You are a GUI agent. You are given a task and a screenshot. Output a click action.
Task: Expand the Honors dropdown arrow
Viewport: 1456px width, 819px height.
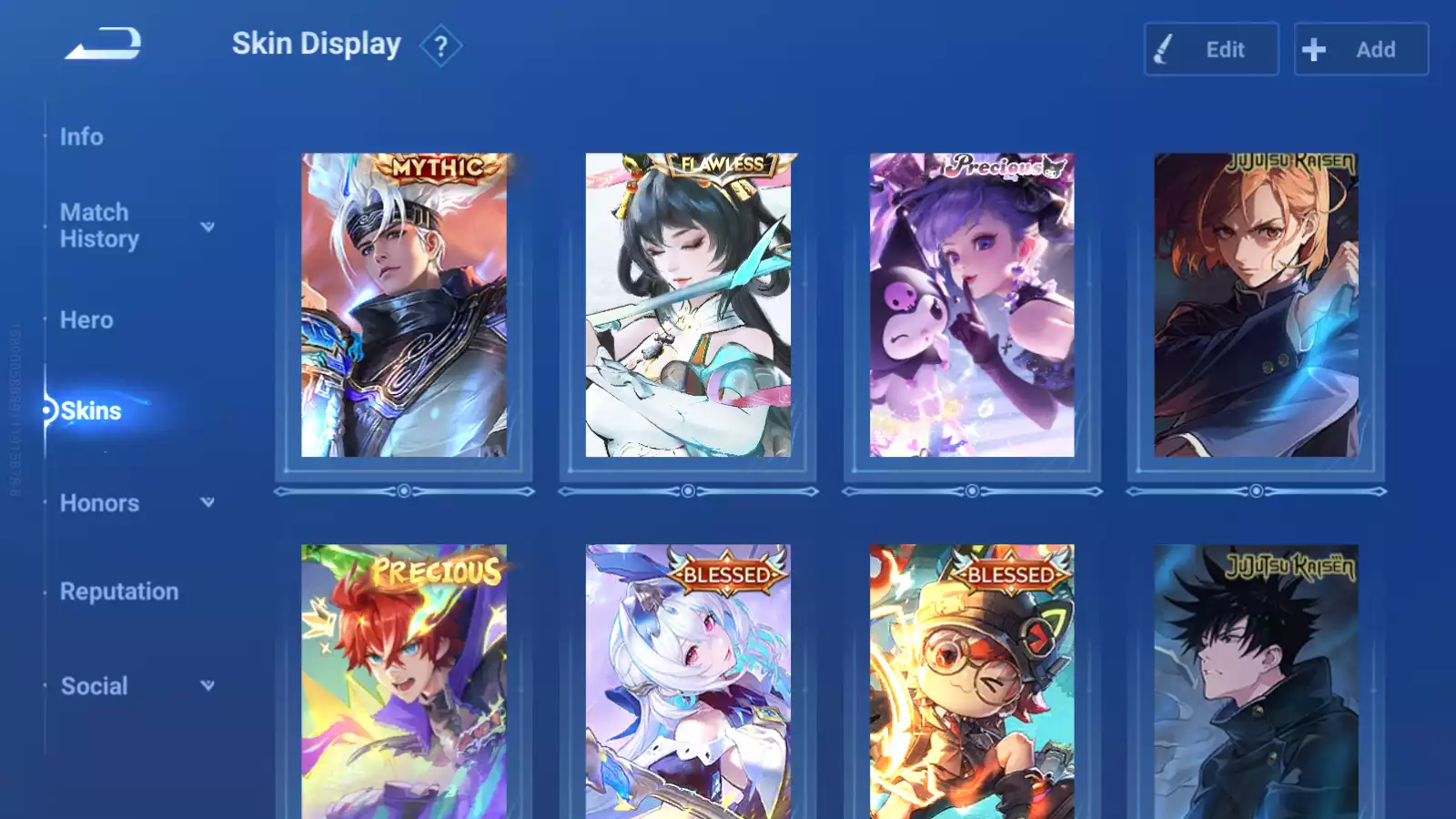click(207, 502)
